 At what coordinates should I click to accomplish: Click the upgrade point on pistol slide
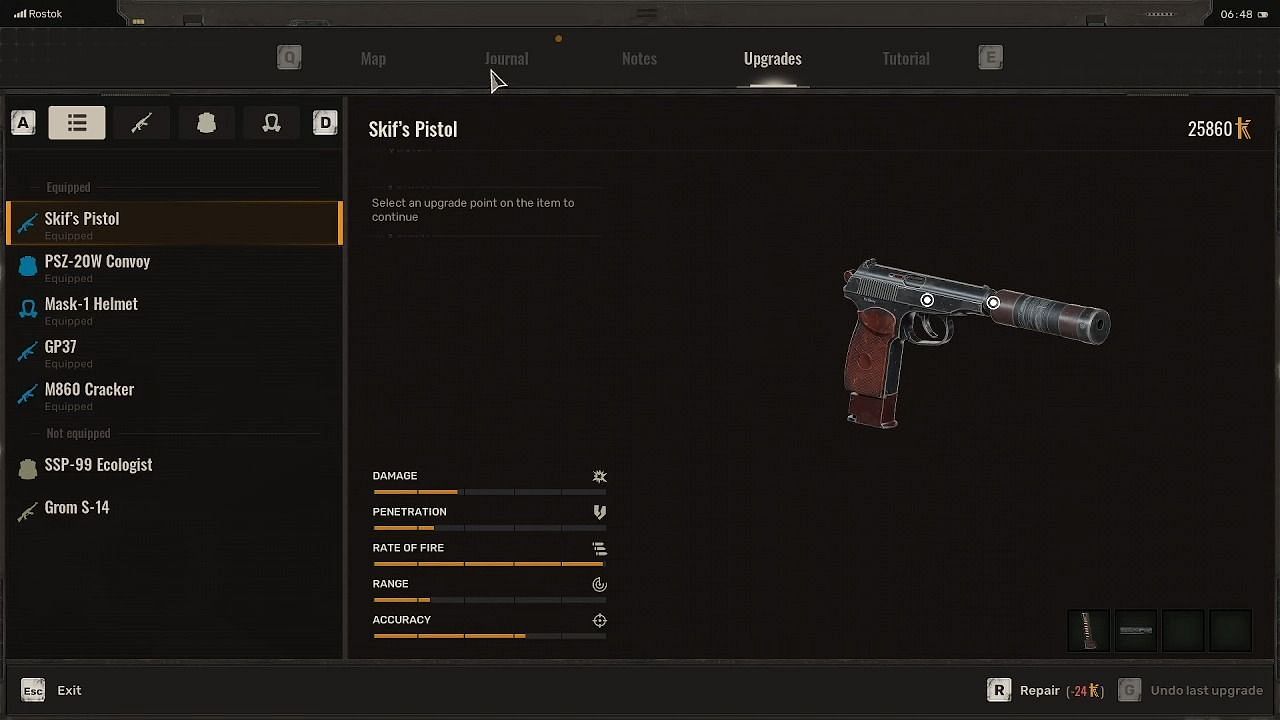pyautogui.click(x=927, y=300)
